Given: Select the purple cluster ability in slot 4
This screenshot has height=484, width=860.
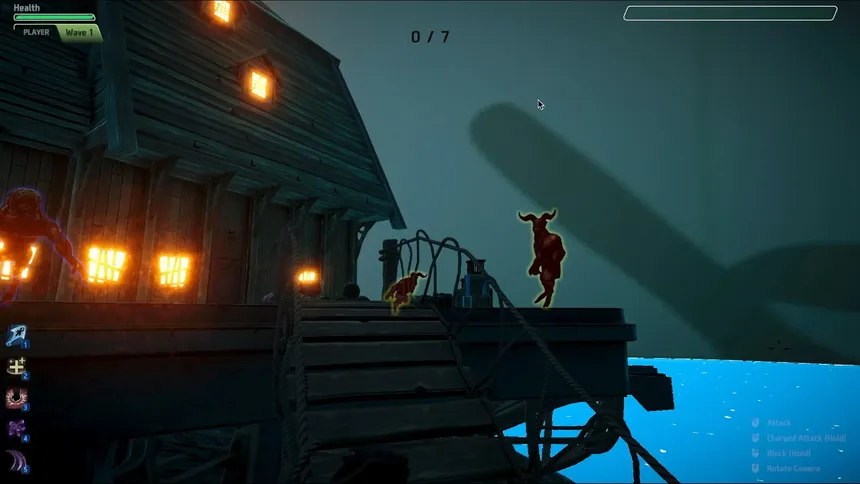Looking at the screenshot, I should click(x=16, y=429).
